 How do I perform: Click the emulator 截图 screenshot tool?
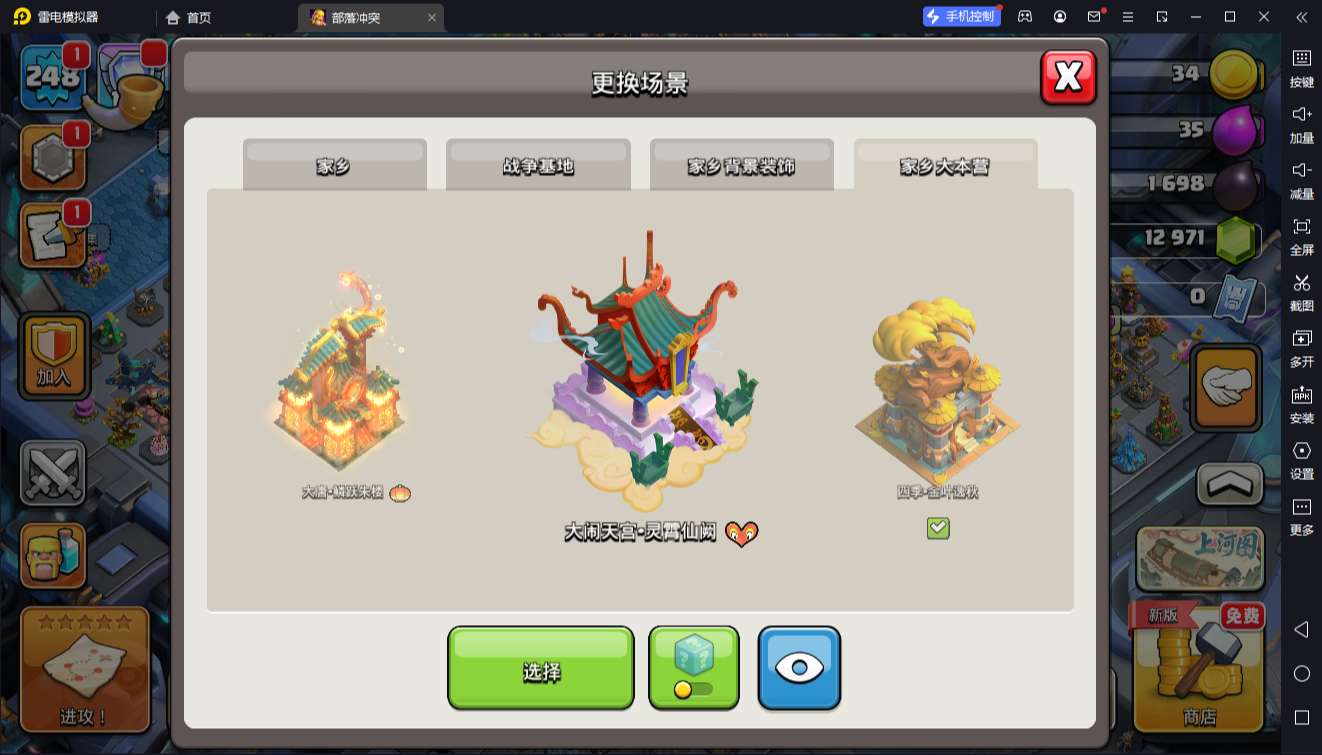click(1301, 291)
